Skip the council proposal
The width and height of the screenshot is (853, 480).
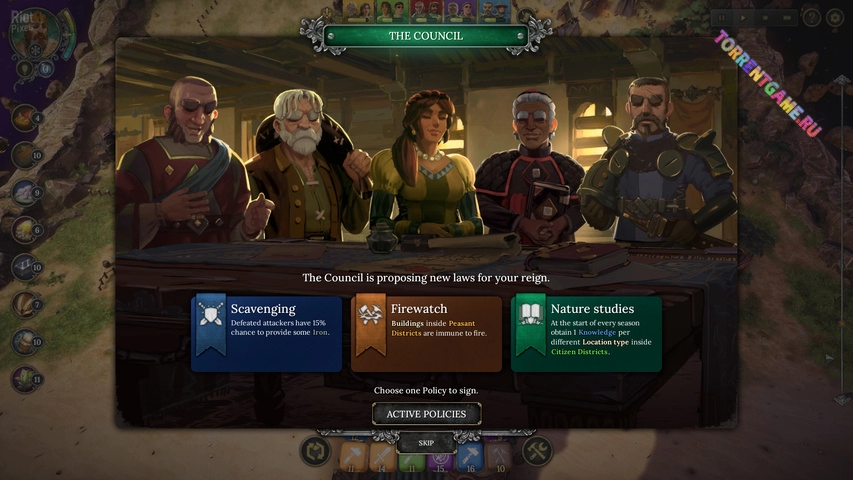pos(426,442)
